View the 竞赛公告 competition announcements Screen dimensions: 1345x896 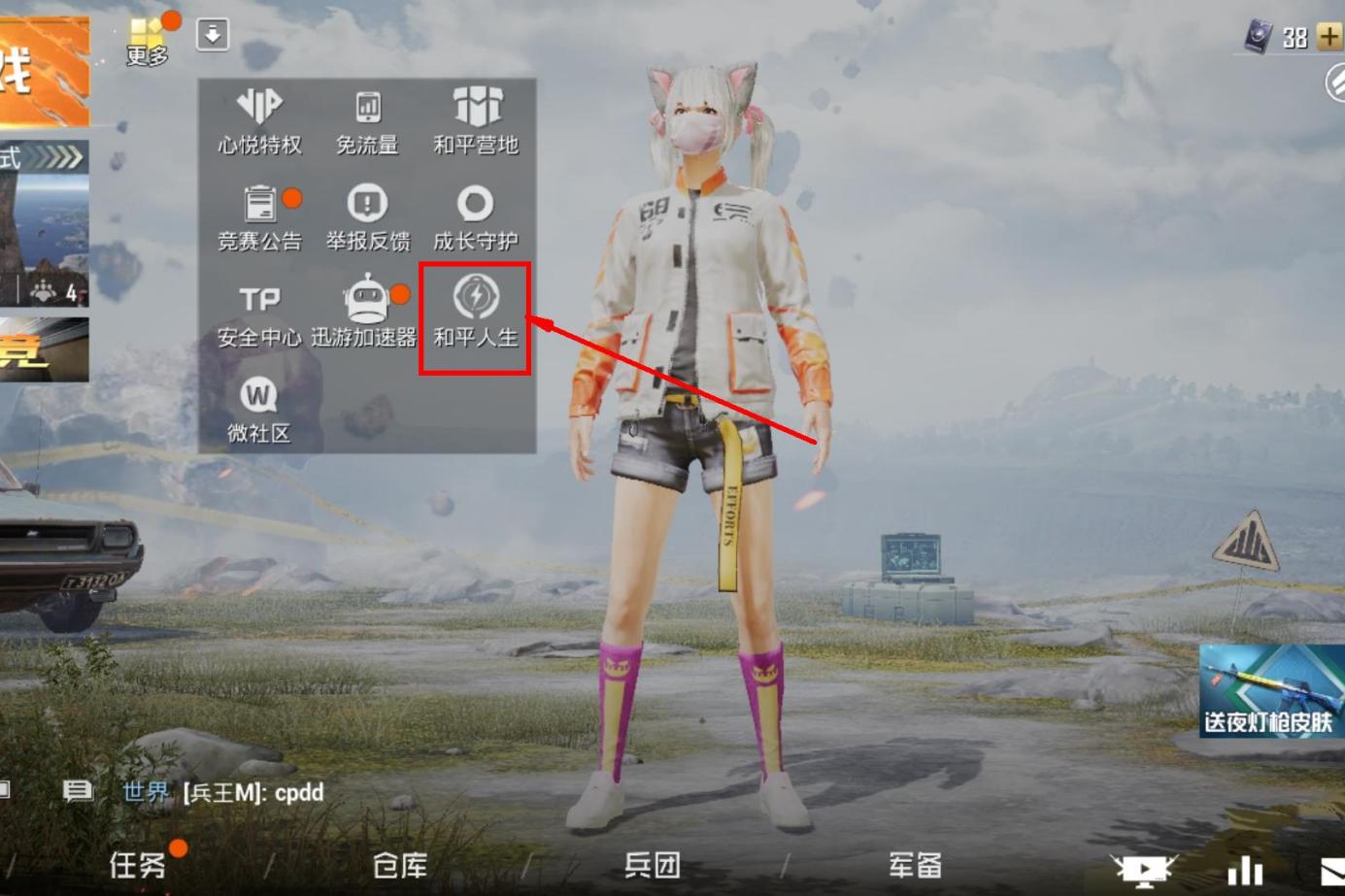coord(259,217)
